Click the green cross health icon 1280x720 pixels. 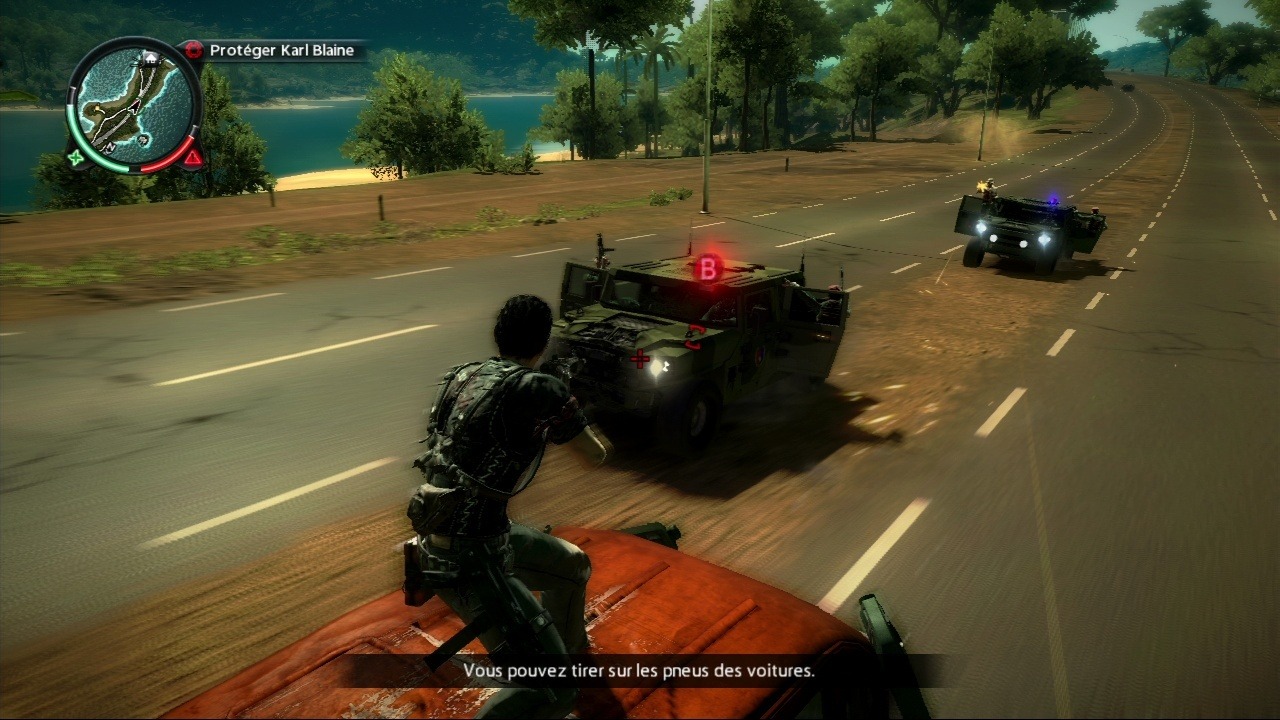click(x=76, y=157)
